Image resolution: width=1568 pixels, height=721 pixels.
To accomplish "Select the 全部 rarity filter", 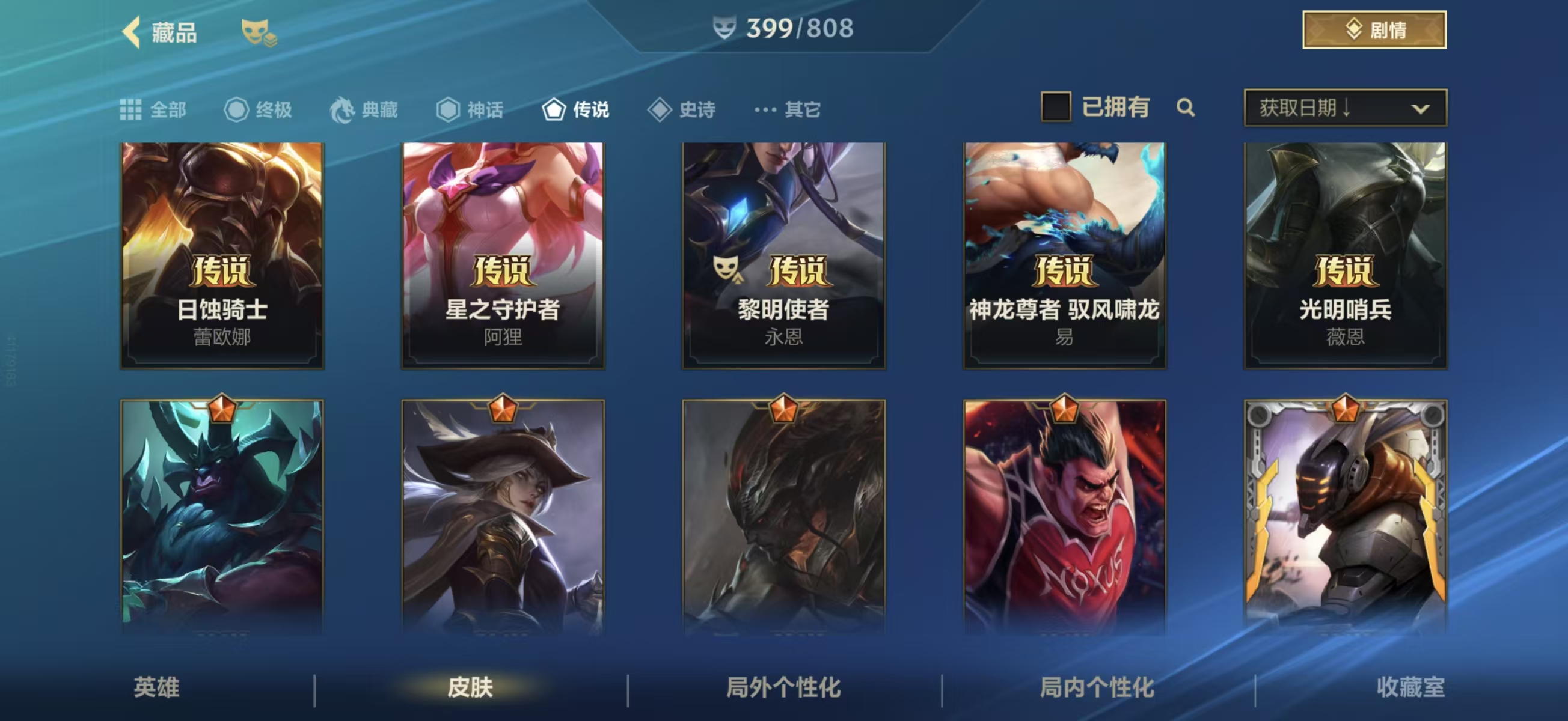I will (153, 109).
